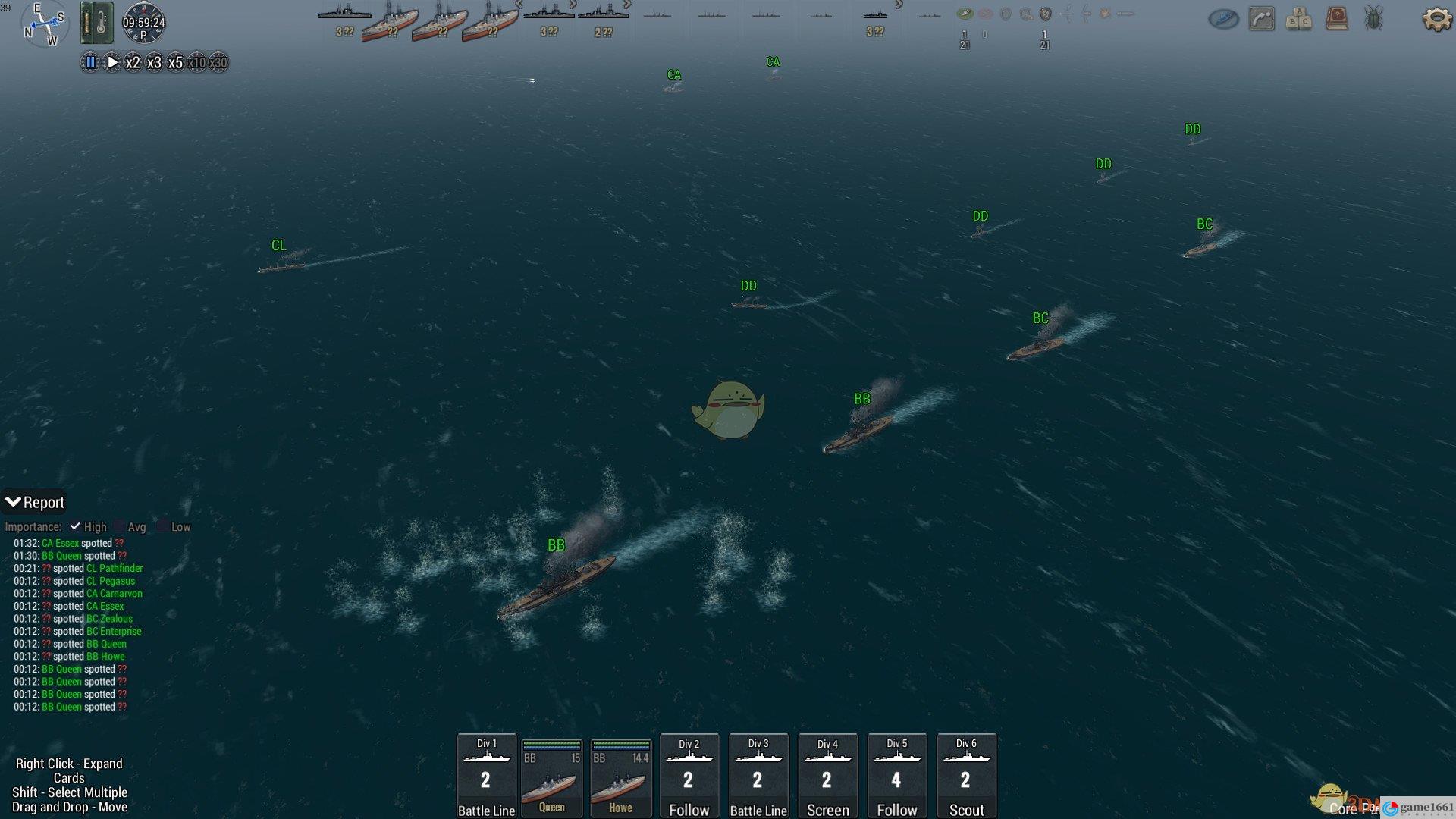Pick the Div 6 Scout division card
Image resolution: width=1456 pixels, height=819 pixels.
coord(966,776)
